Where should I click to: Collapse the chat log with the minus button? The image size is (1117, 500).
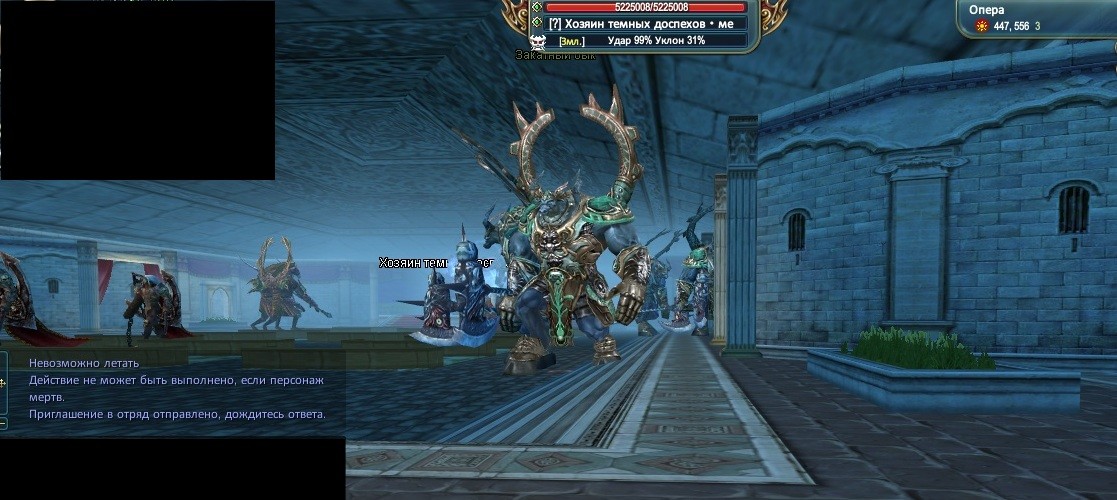click(x=3, y=423)
